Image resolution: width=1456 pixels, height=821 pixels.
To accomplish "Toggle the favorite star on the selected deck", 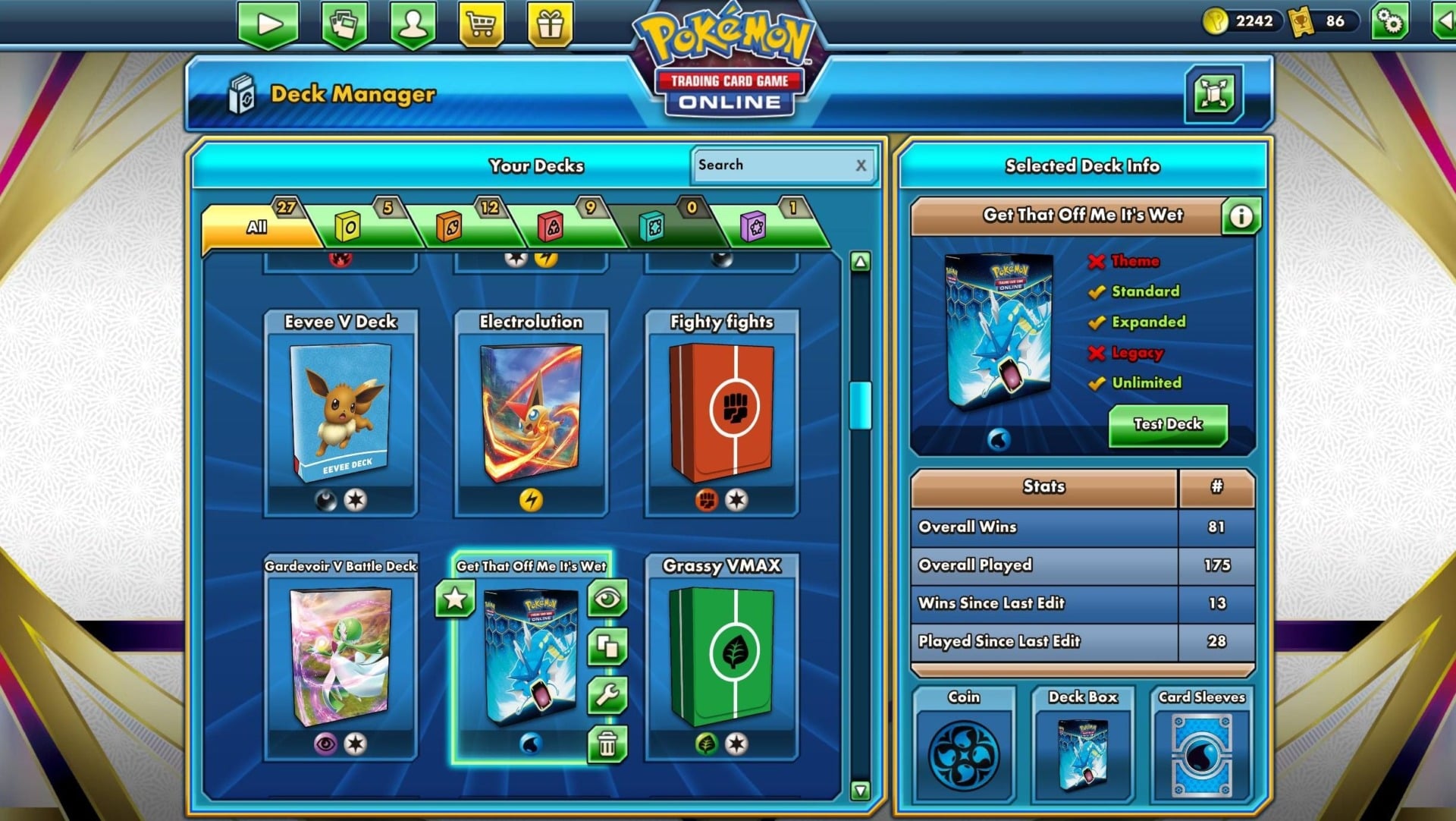I will click(x=453, y=599).
